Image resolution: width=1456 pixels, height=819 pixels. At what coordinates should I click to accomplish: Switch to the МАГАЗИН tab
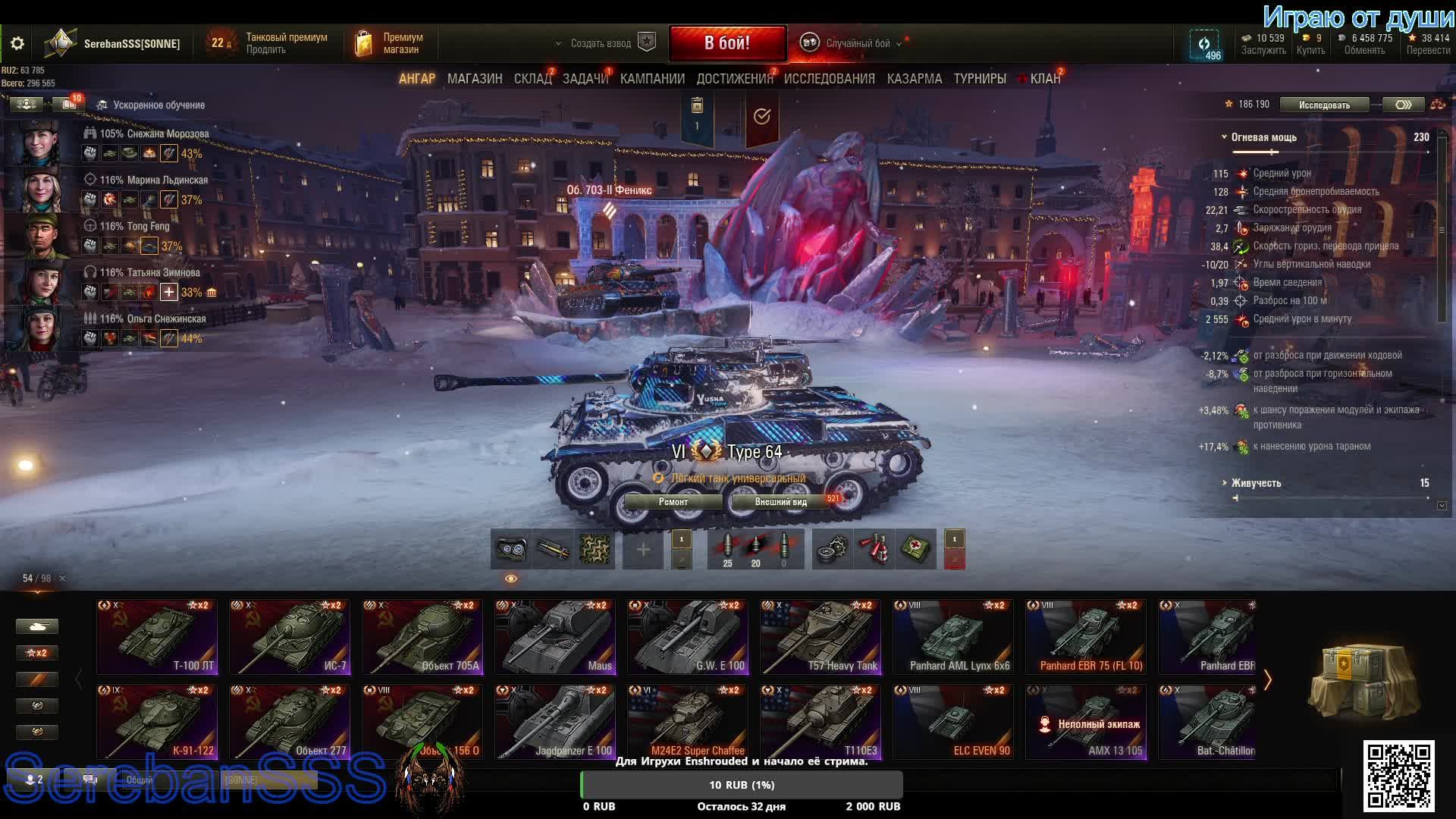coord(475,79)
